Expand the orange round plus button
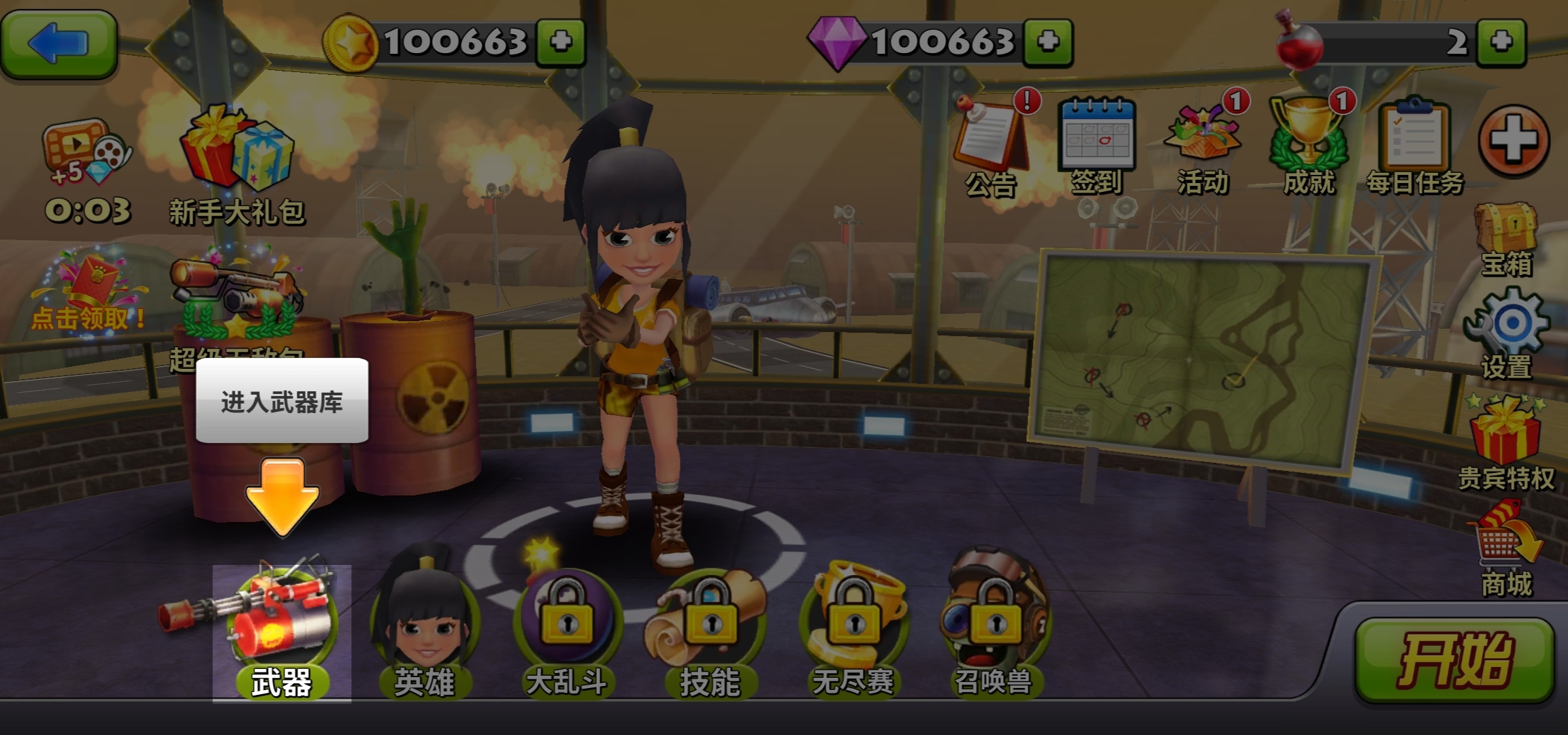This screenshot has width=1568, height=735. 1514,141
